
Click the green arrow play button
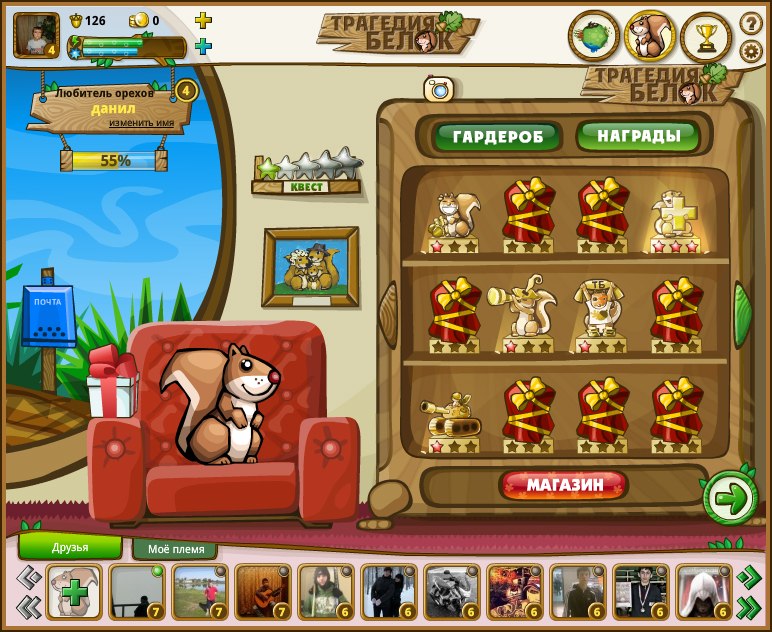[730, 498]
